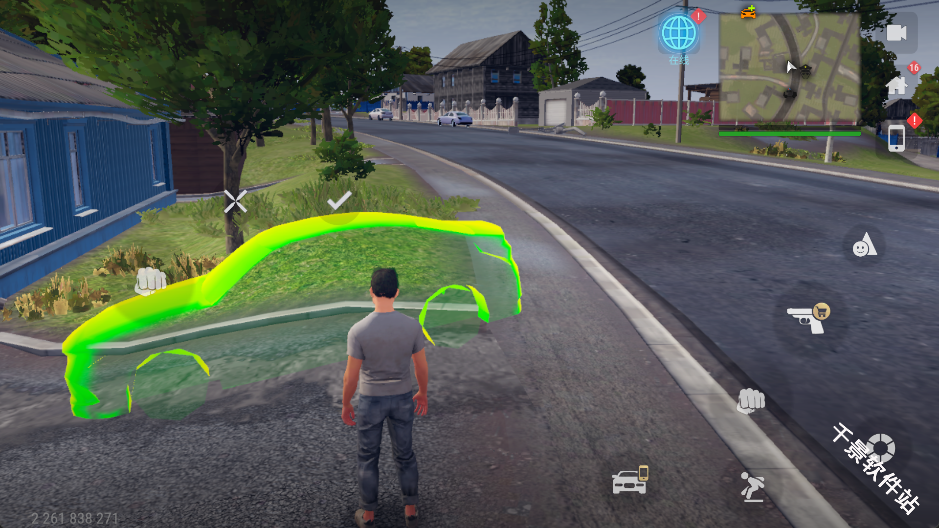Summon a vehicle with the car-phone icon
Viewport: 939px width, 528px height.
(x=630, y=480)
